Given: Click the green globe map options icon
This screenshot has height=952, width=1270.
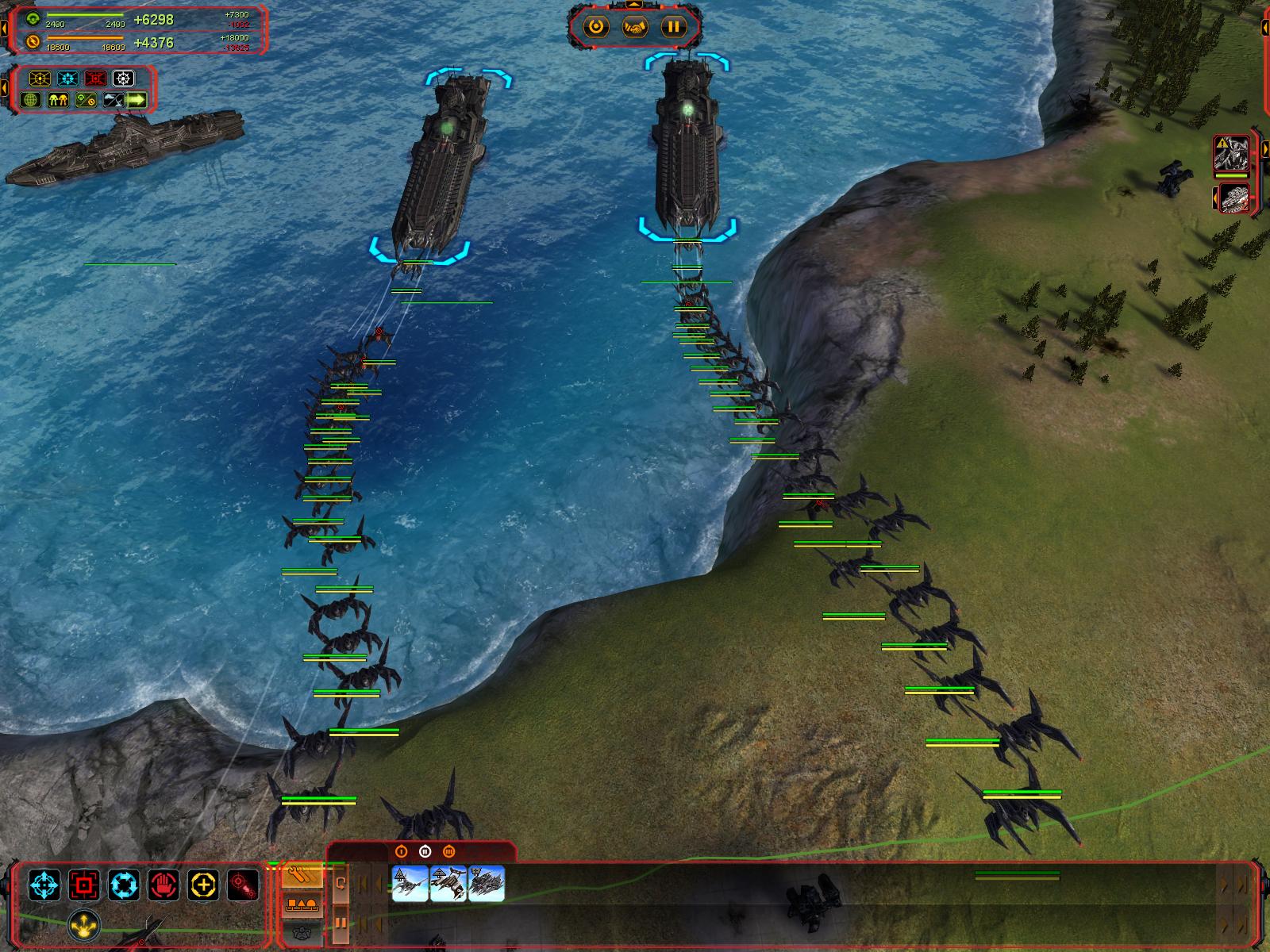Looking at the screenshot, I should click(32, 100).
